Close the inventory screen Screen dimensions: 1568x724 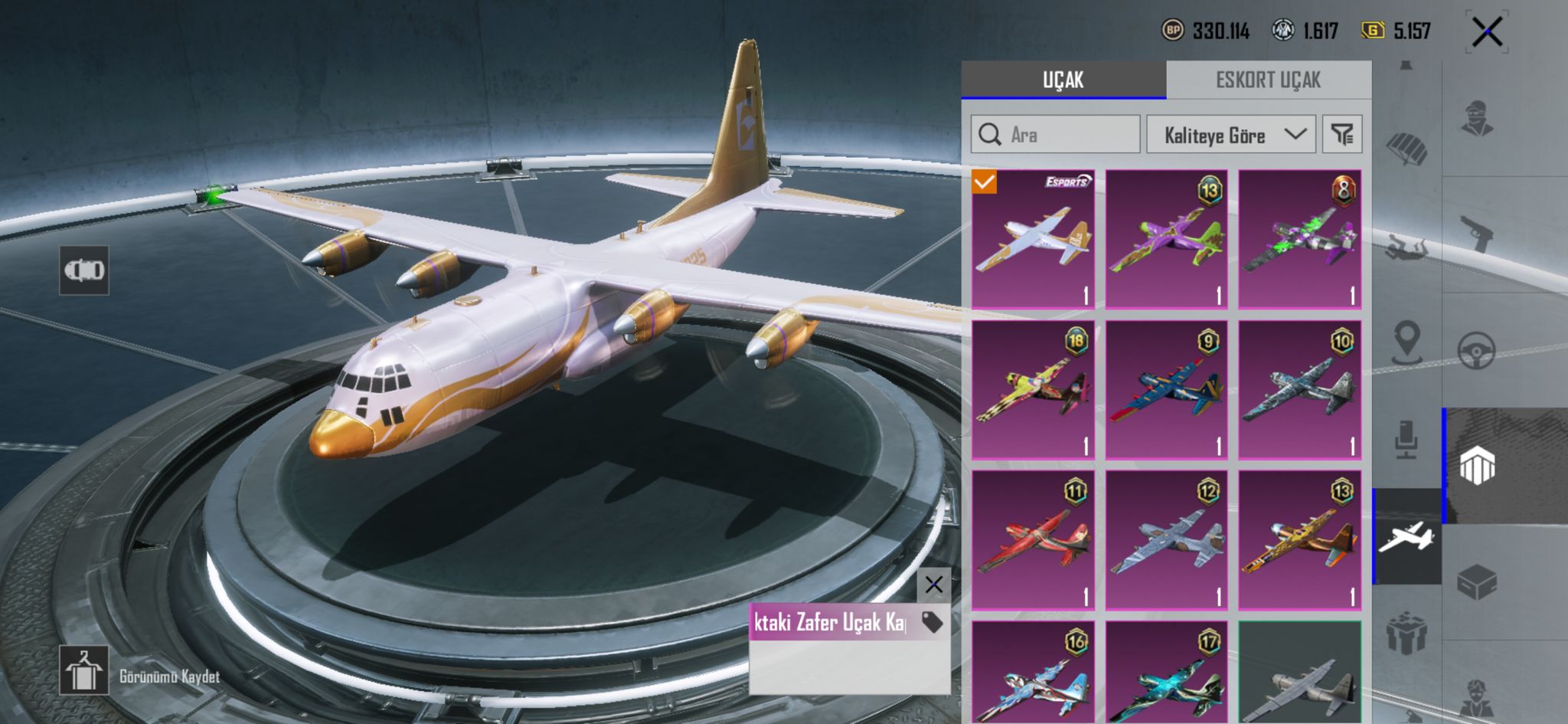[1487, 32]
